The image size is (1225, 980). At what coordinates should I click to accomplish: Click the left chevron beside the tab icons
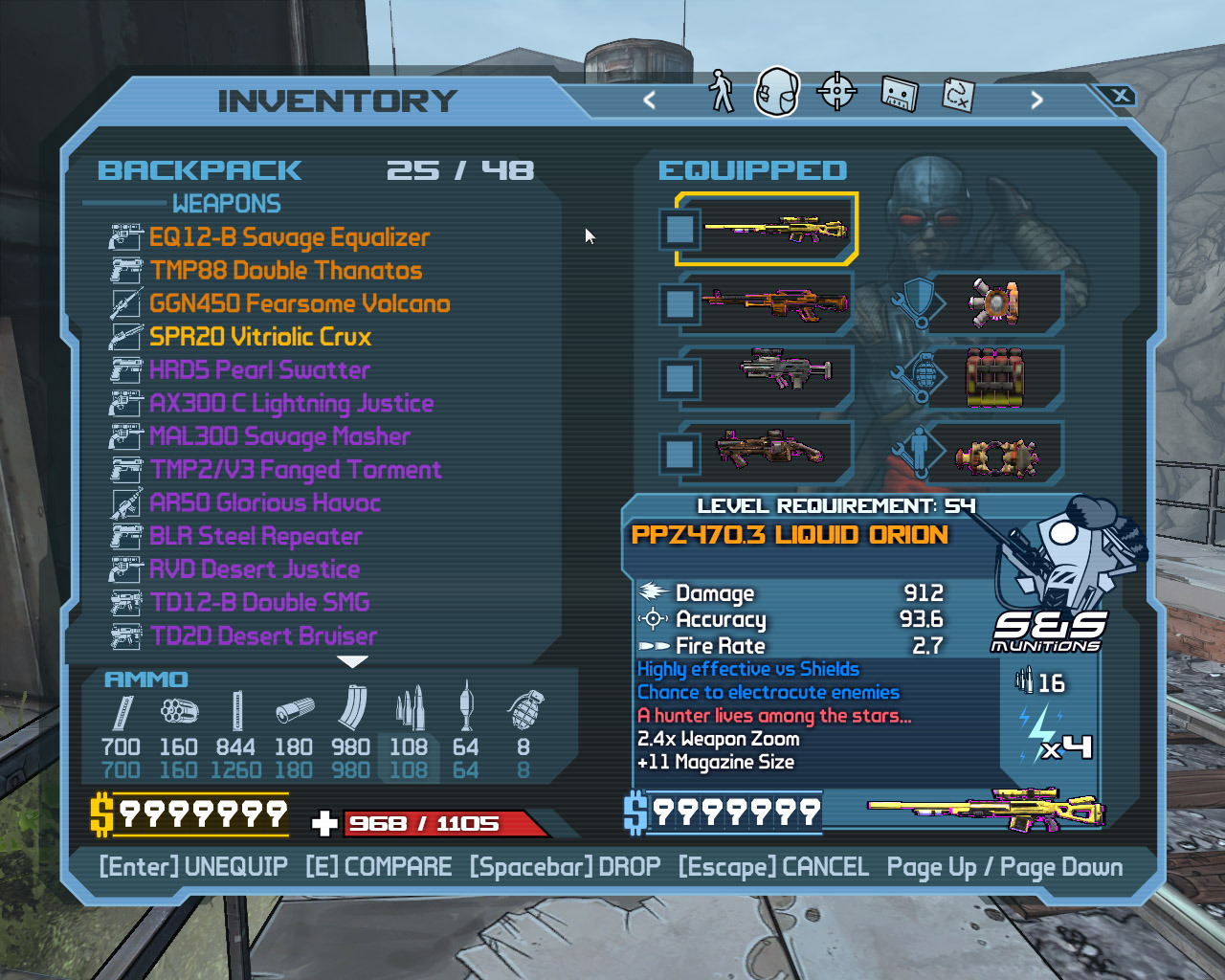(650, 100)
